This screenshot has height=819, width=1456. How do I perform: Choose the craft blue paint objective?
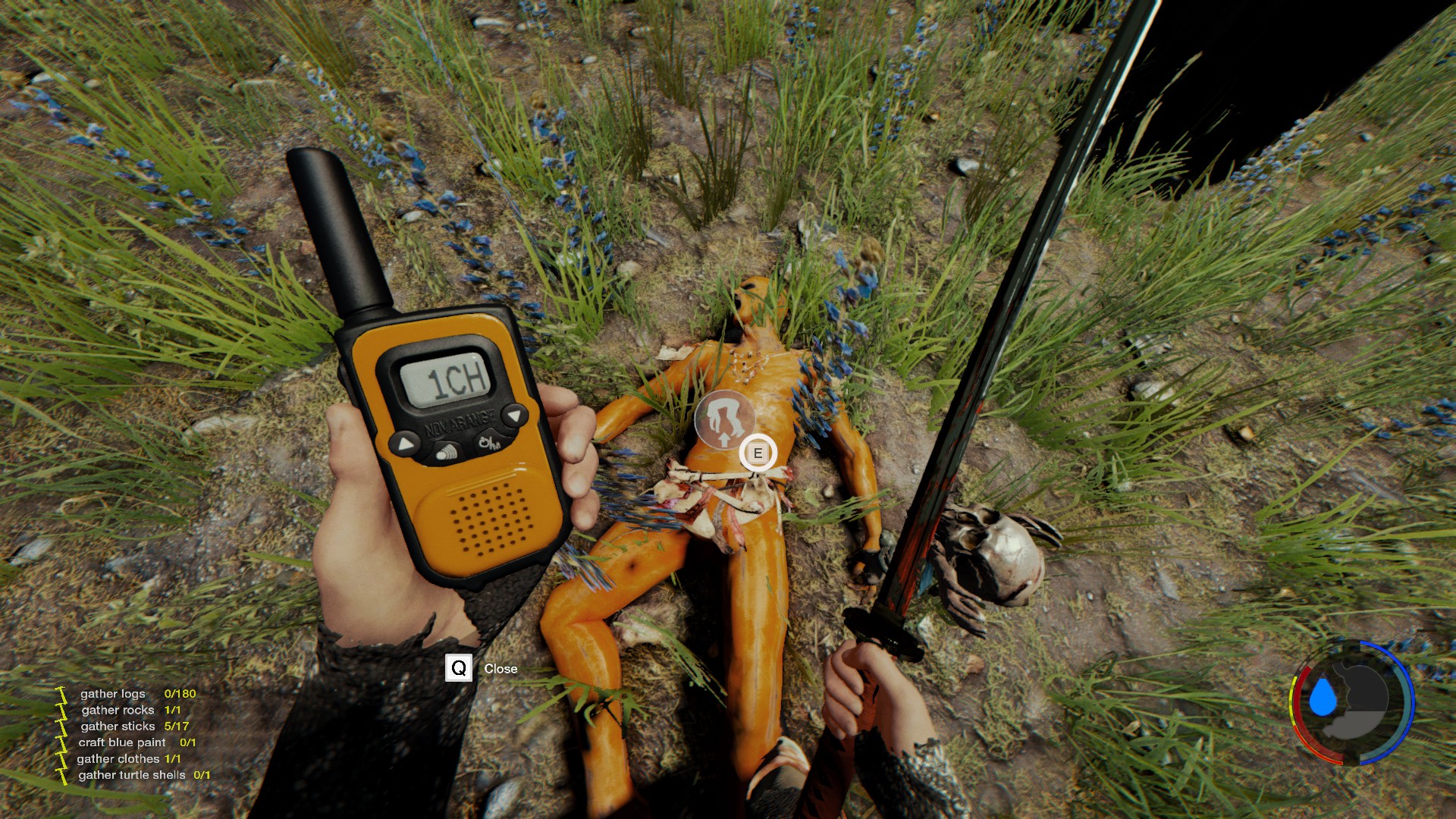click(136, 742)
